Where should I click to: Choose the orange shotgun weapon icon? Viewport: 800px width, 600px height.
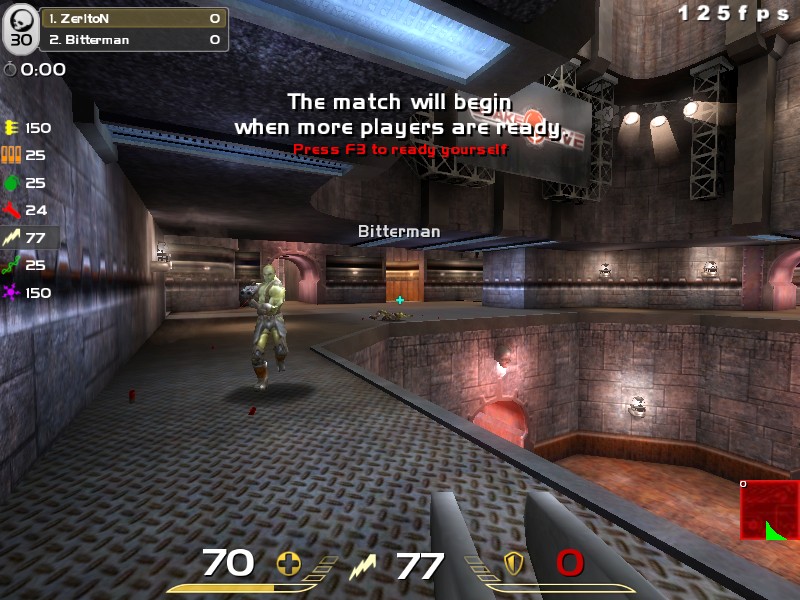tap(12, 155)
